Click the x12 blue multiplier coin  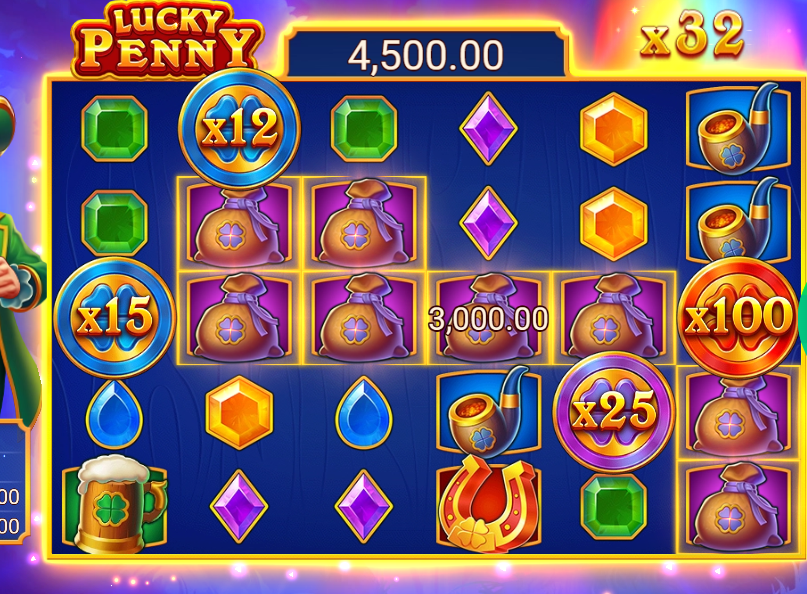pyautogui.click(x=239, y=128)
